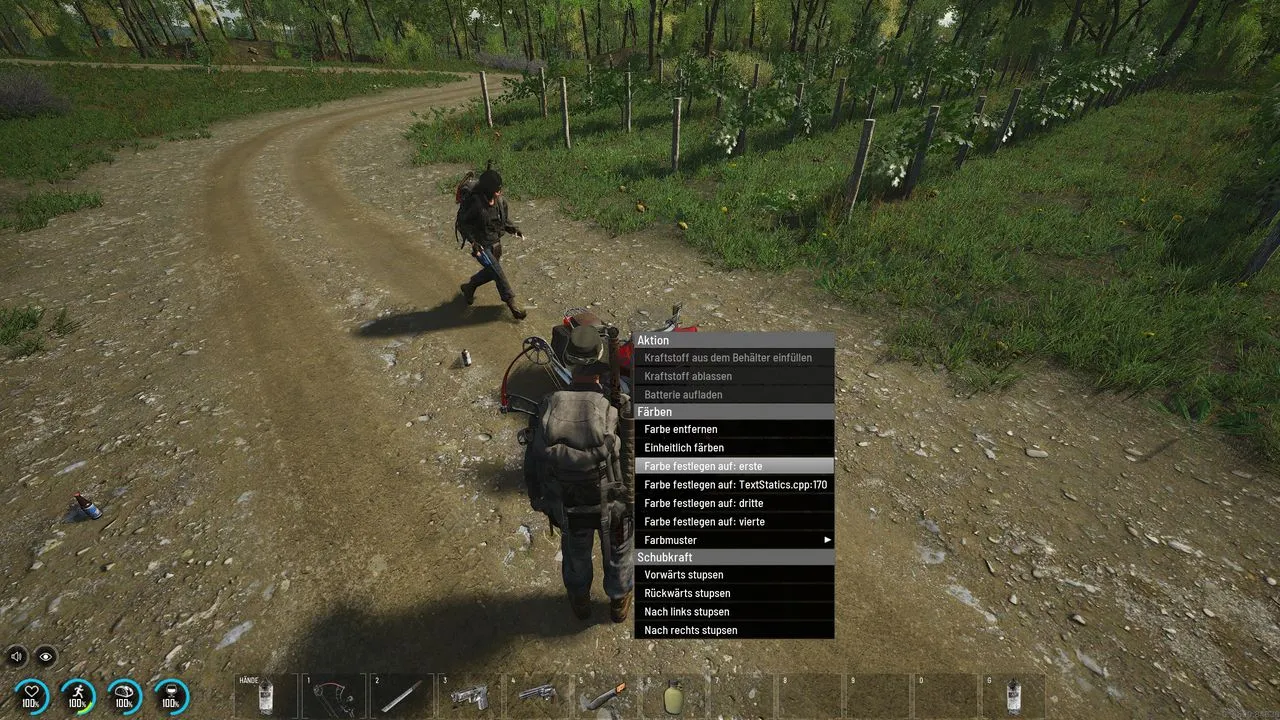
Task: Equip the revolver in hotbar slot 4
Action: point(538,696)
